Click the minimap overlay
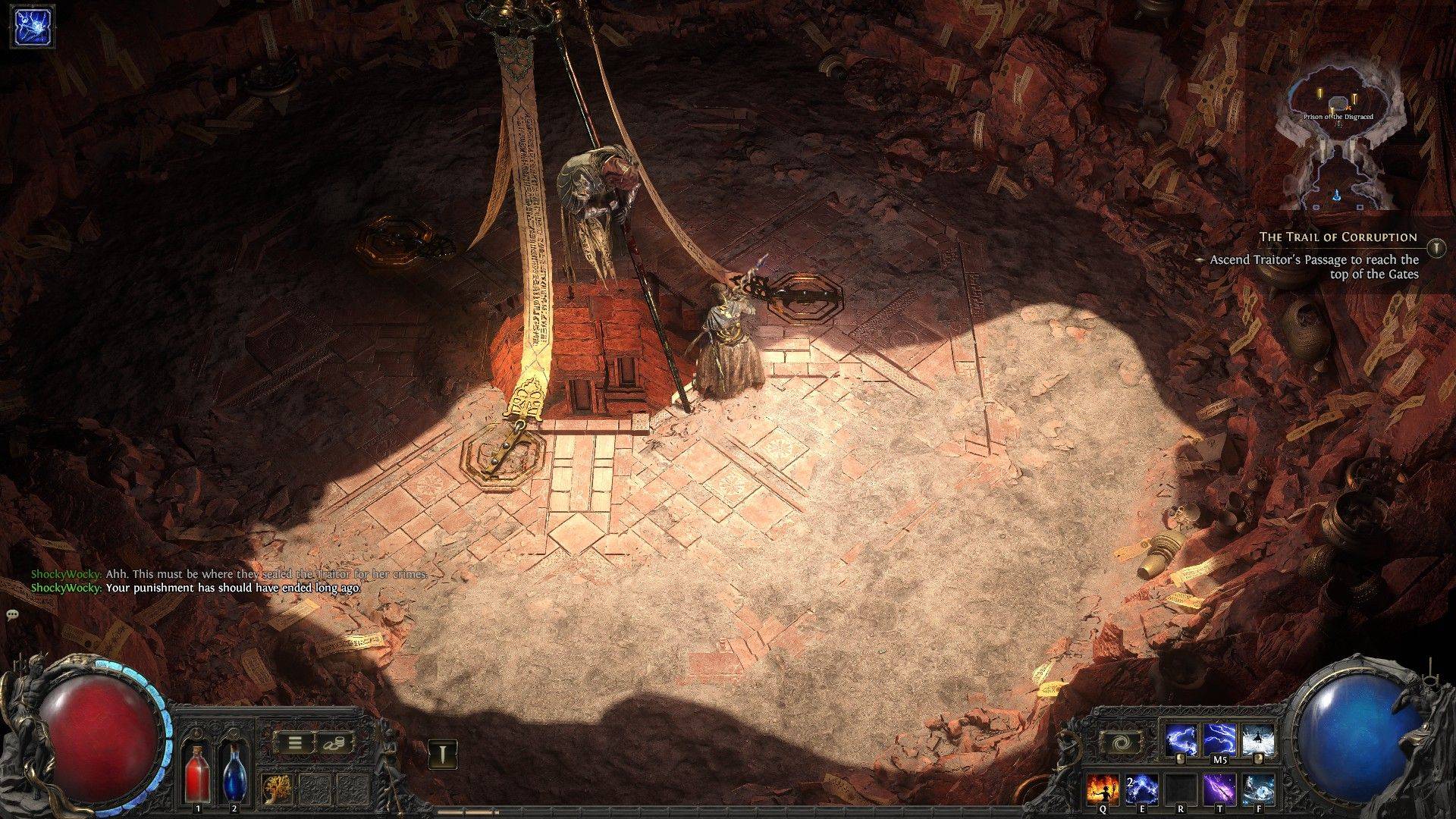This screenshot has height=819, width=1456. (x=1339, y=144)
